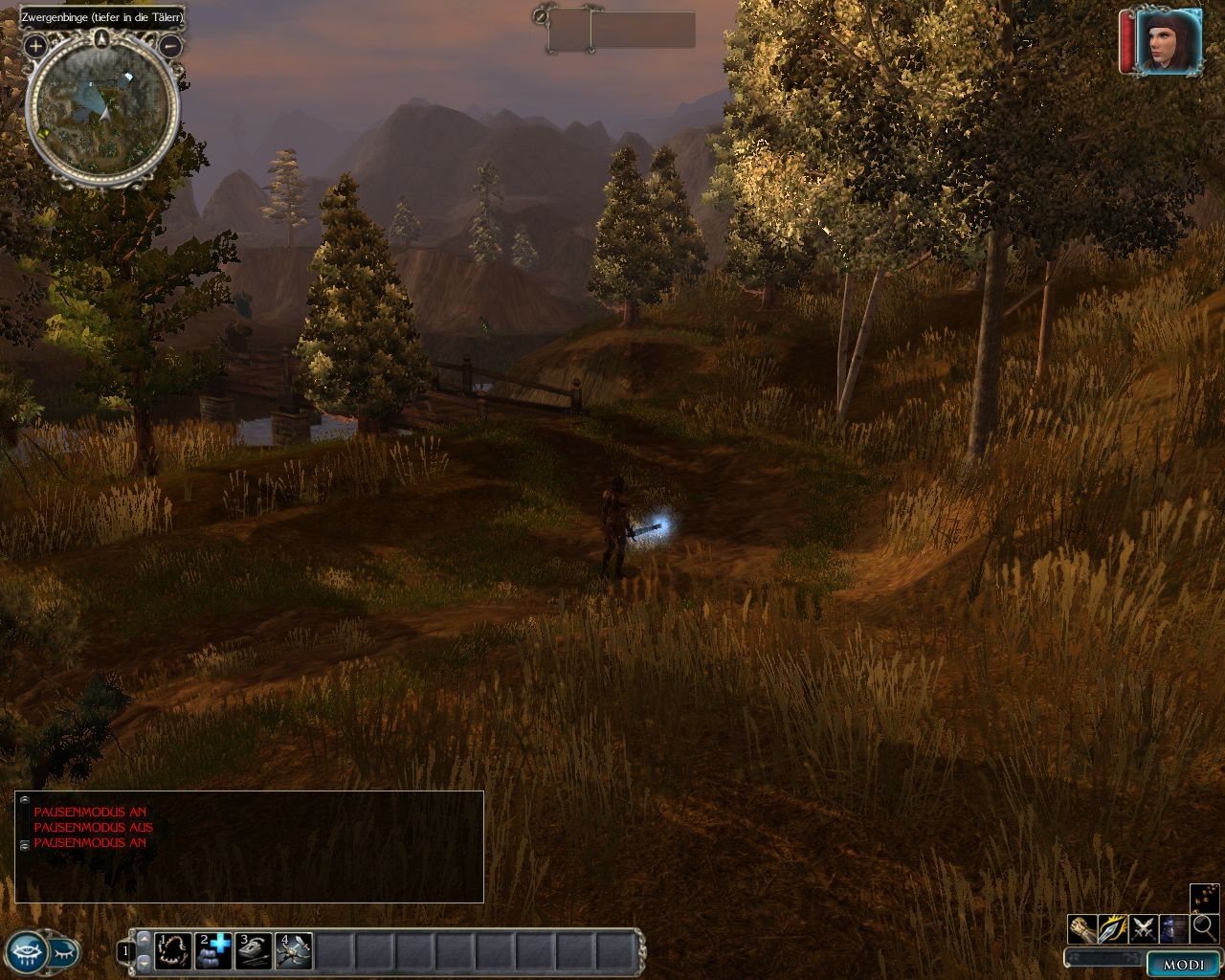1225x980 pixels.
Task: Toggle the crossed swords combat mode
Action: point(1144,928)
